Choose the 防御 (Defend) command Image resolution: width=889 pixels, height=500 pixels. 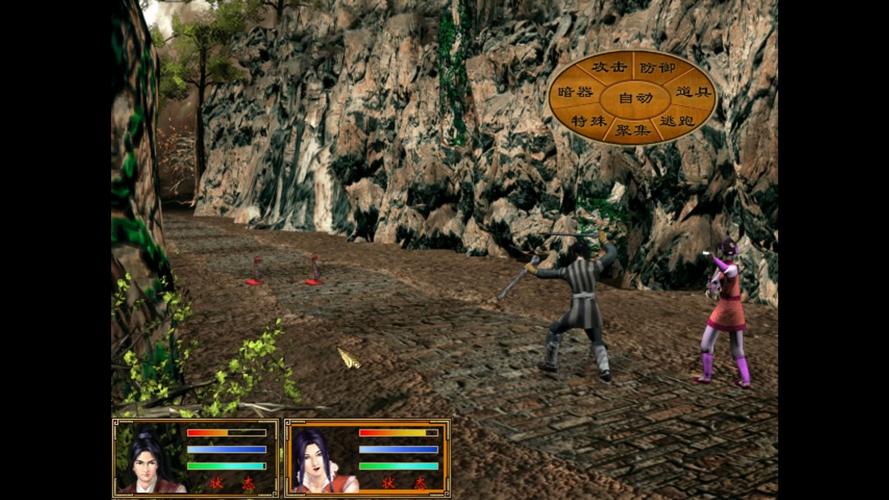tap(657, 67)
